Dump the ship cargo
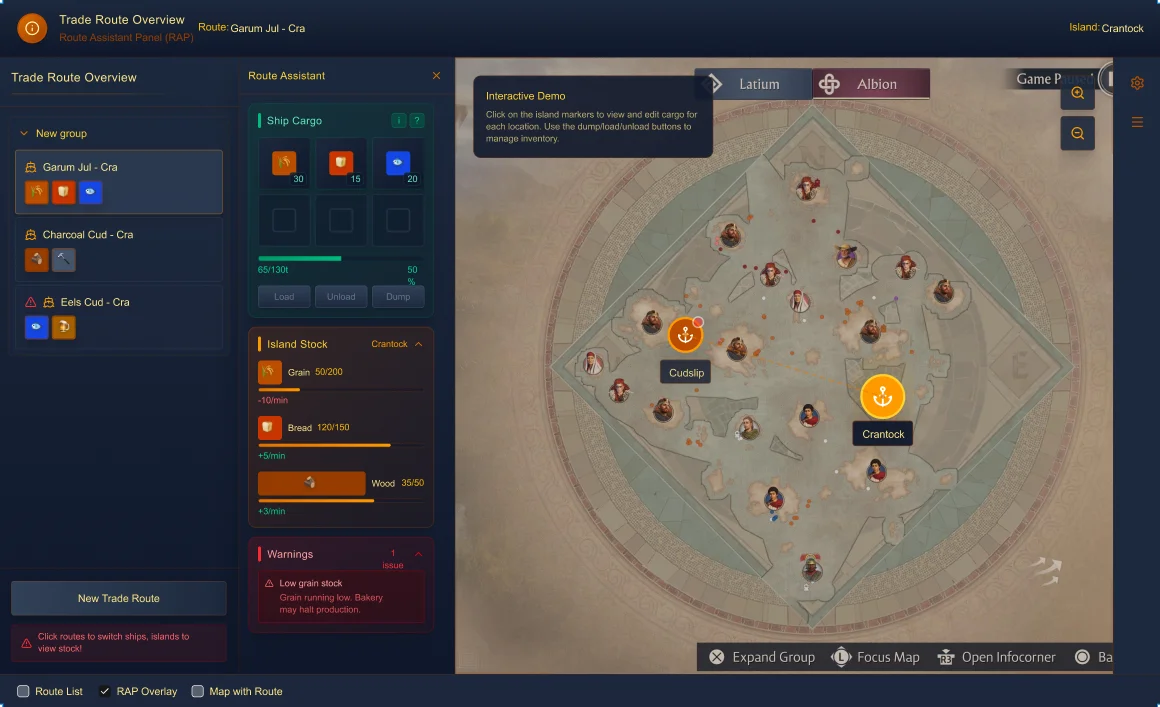 (398, 297)
